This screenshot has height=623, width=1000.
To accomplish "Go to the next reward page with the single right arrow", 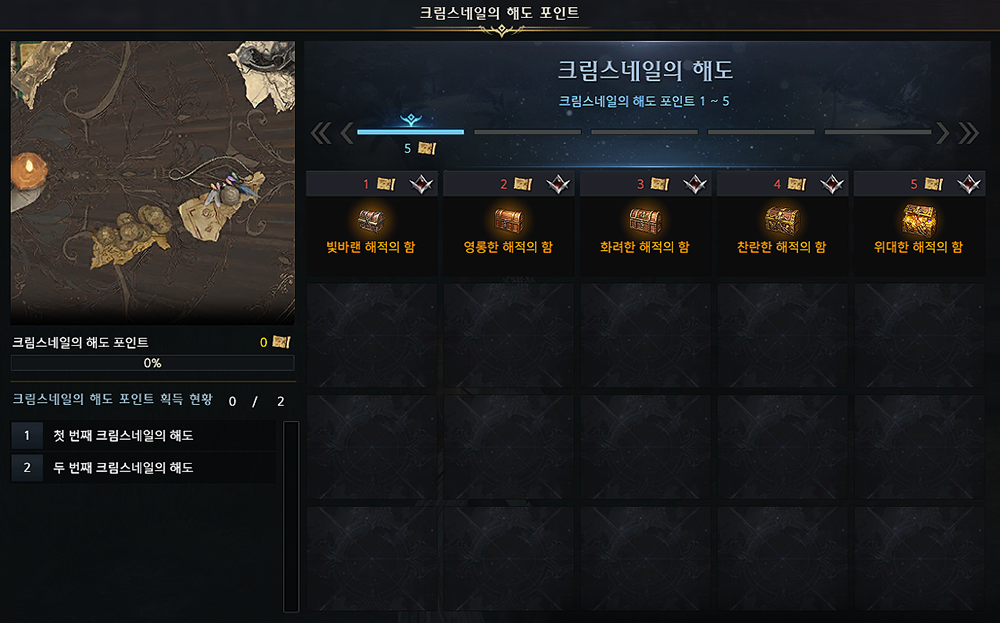I will click(942, 133).
